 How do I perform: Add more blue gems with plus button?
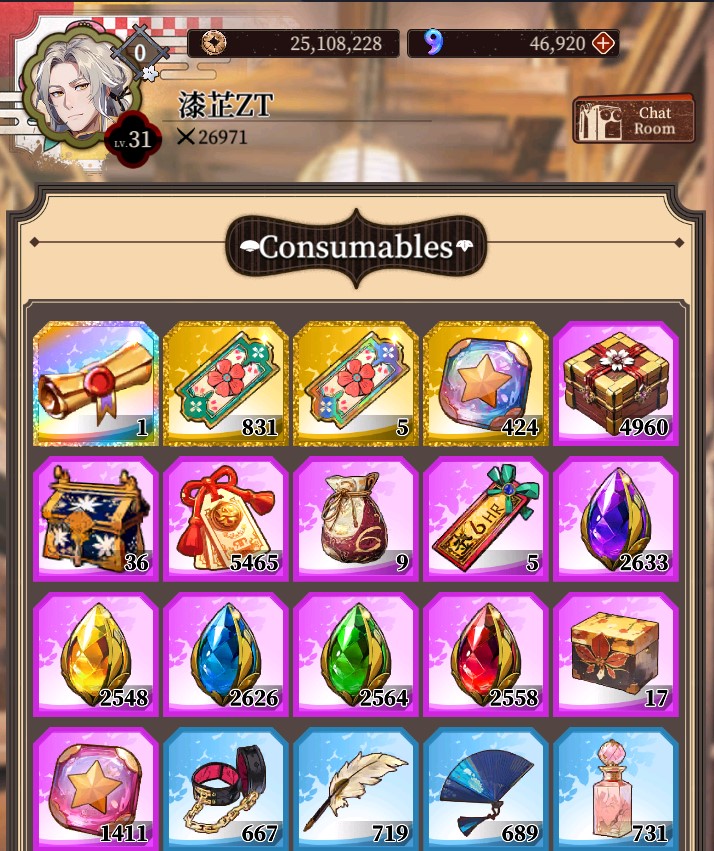(603, 43)
